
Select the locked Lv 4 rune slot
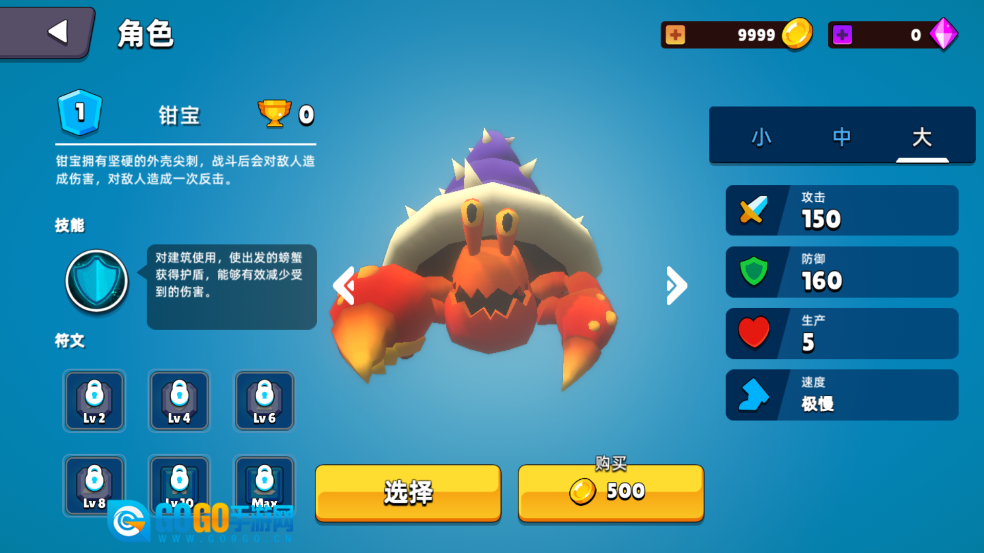click(179, 400)
